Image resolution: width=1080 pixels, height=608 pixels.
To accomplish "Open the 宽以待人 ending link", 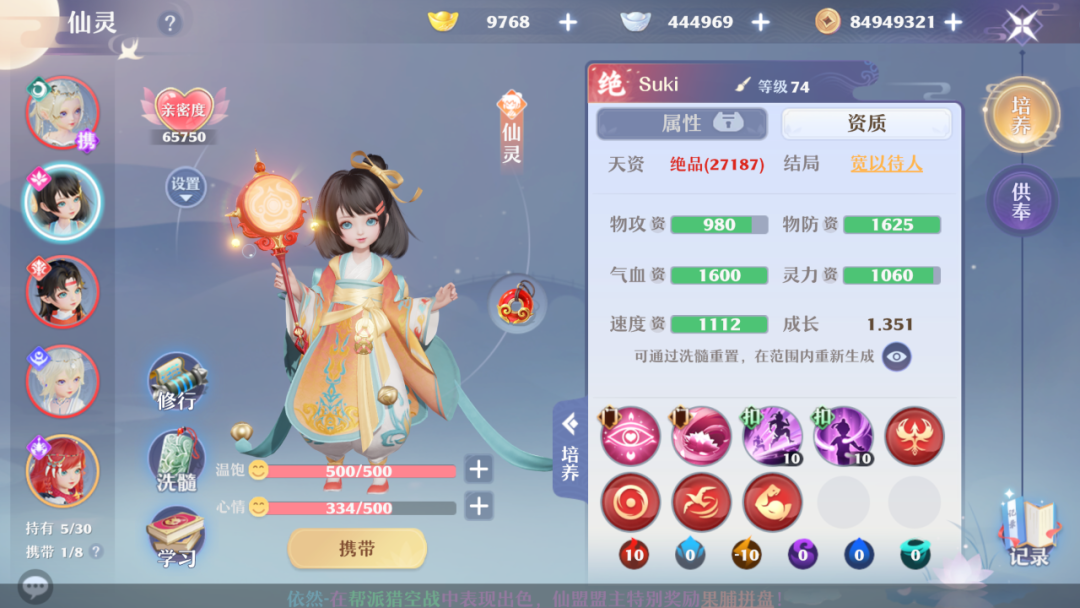I will pos(886,164).
